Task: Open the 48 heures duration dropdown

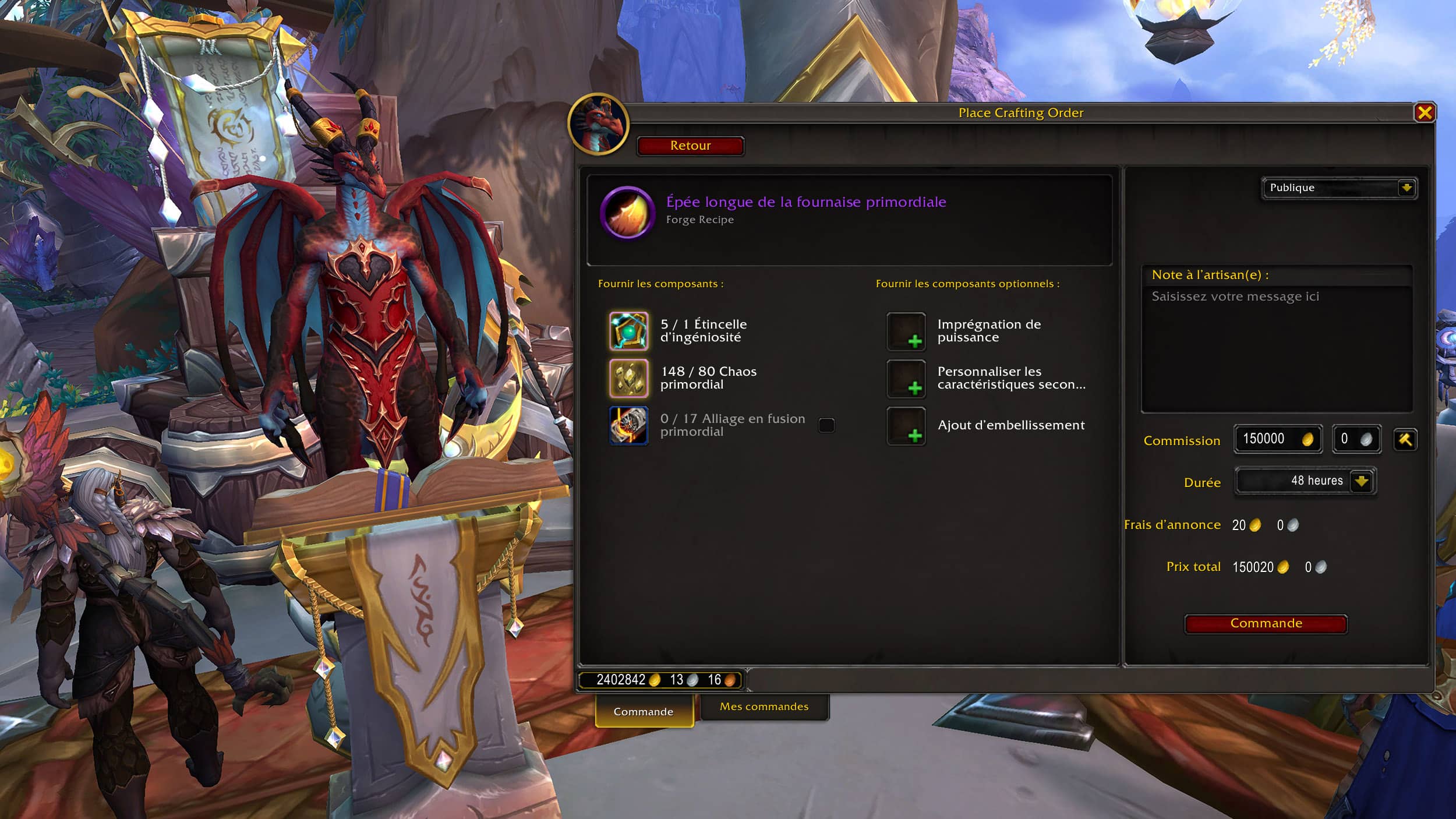Action: click(x=1305, y=481)
